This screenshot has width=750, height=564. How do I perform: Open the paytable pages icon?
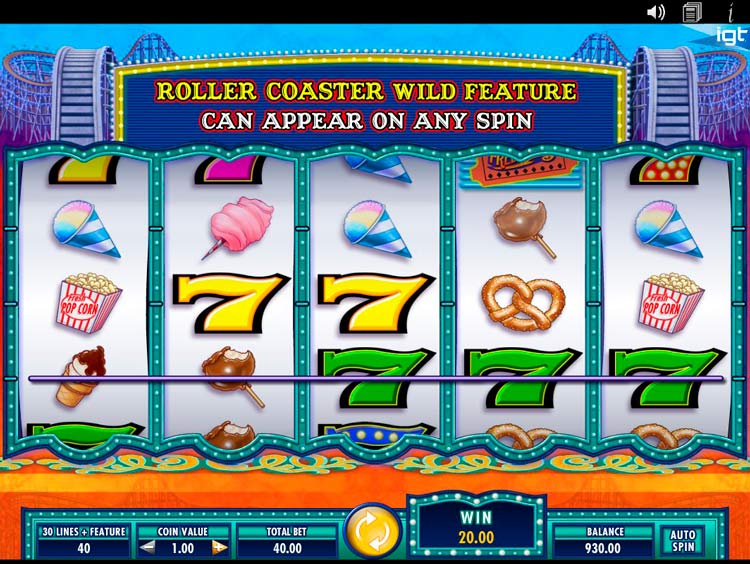pos(692,12)
